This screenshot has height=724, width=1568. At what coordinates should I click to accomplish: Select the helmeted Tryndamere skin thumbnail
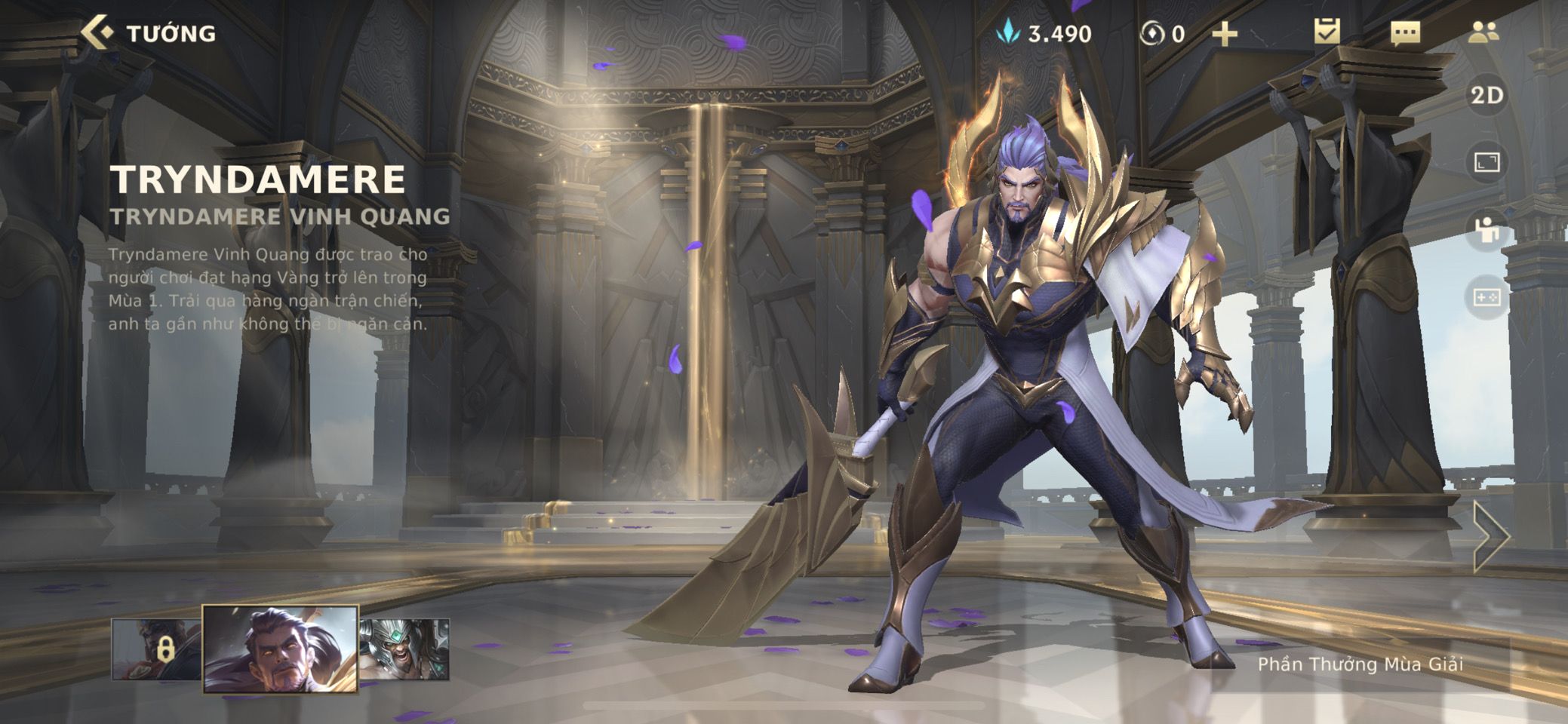(x=404, y=649)
